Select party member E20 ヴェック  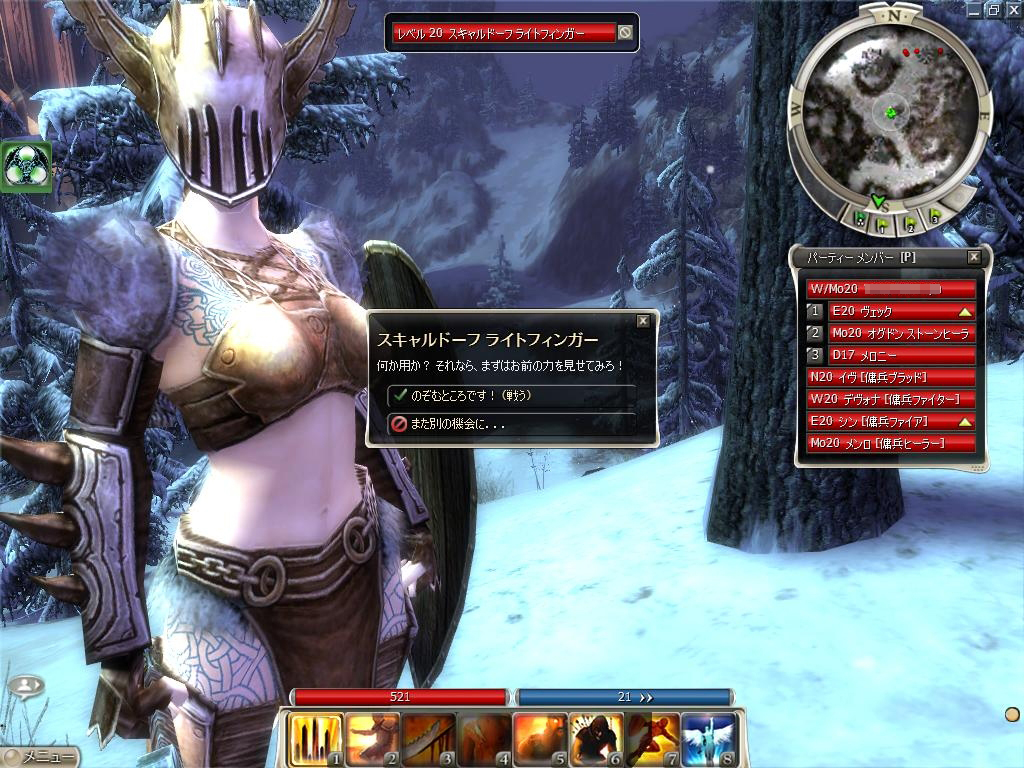coord(900,311)
